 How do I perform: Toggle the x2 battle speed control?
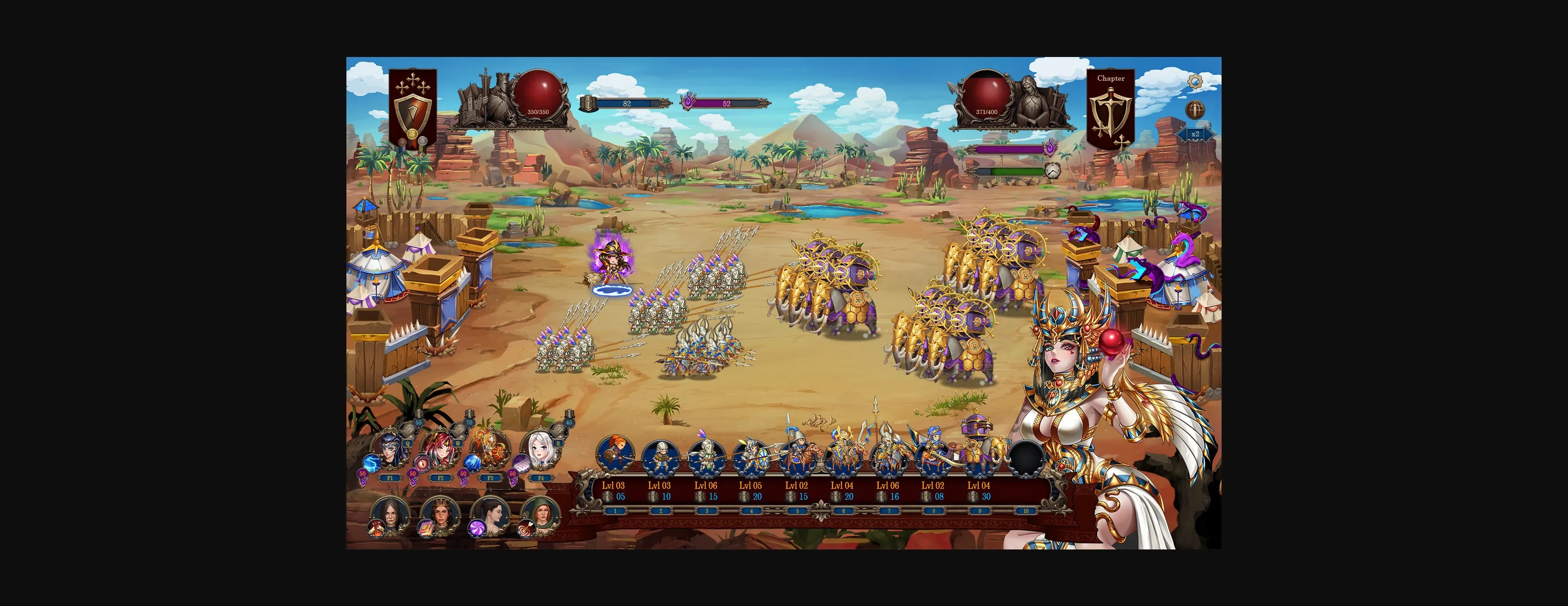point(1196,135)
